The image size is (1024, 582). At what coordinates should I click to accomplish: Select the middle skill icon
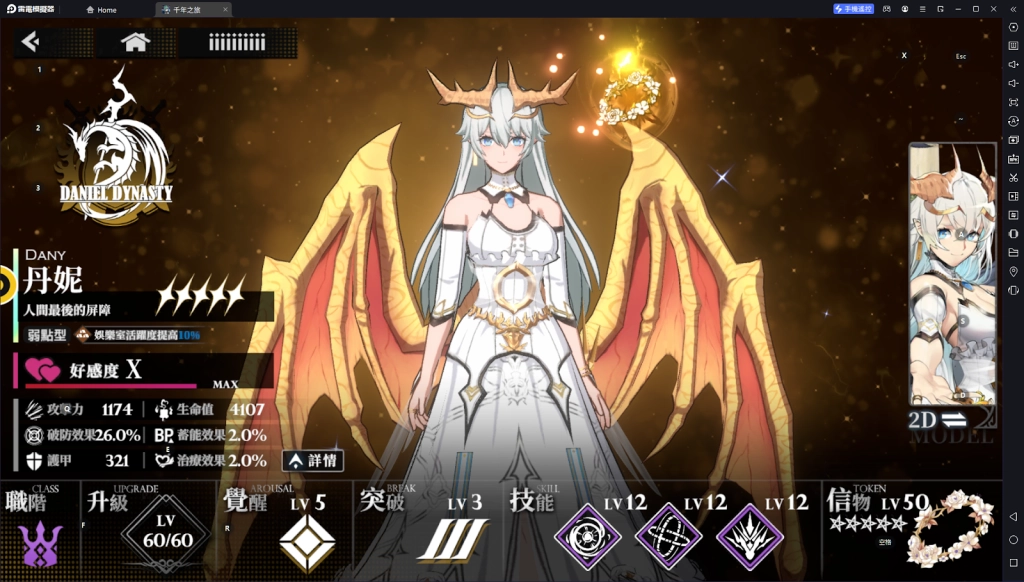(x=667, y=537)
